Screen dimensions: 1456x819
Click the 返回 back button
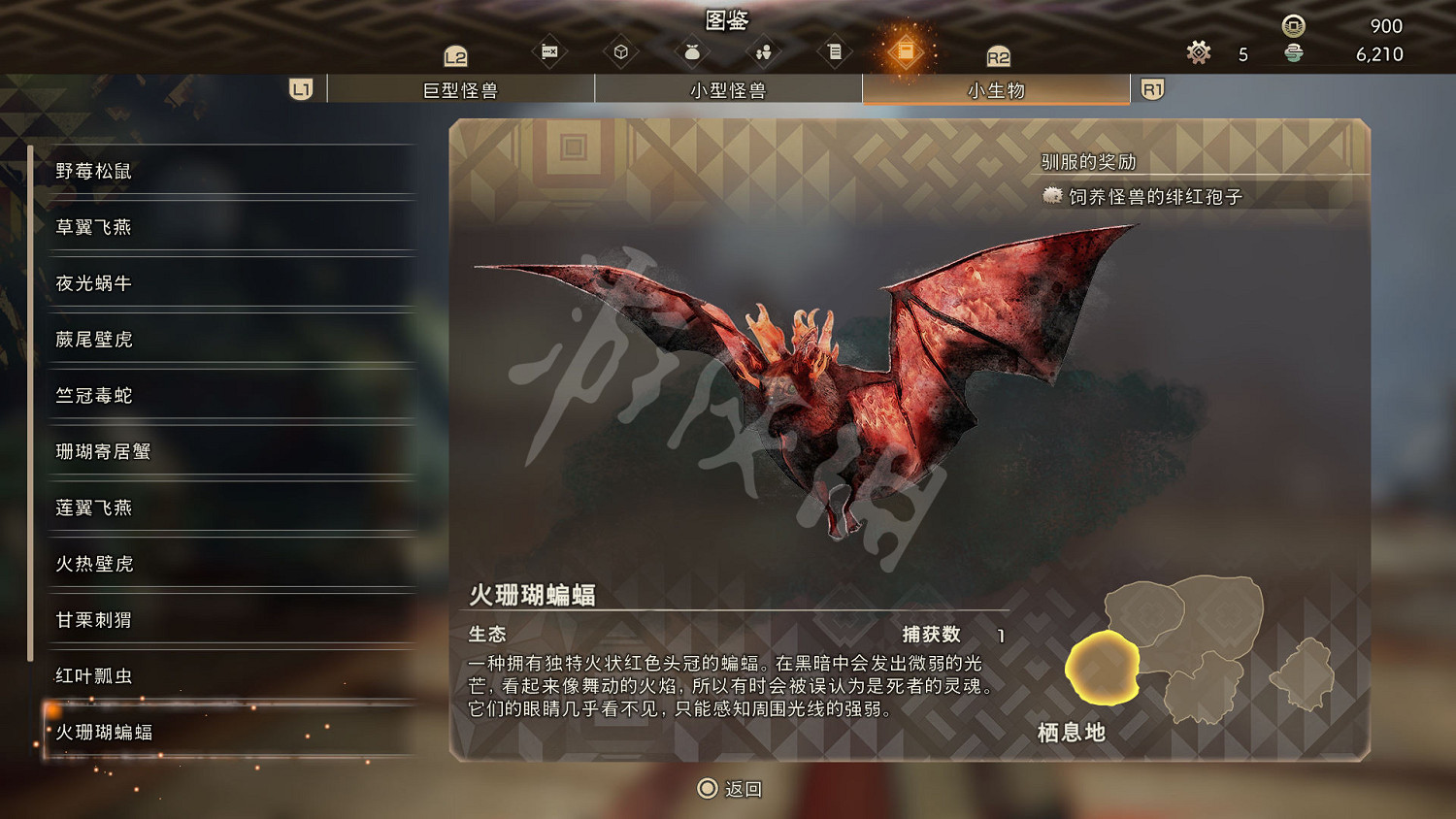coord(727,789)
